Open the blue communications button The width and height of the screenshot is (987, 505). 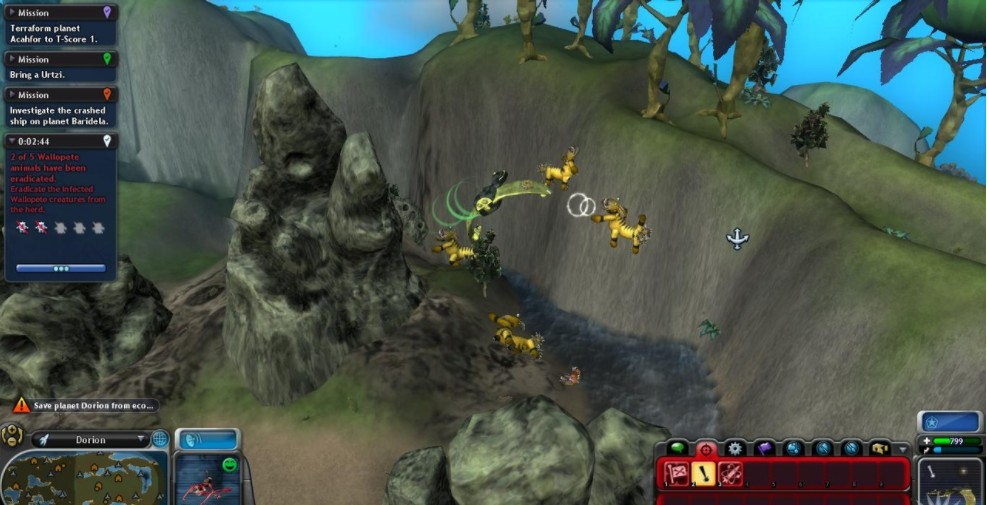click(207, 439)
